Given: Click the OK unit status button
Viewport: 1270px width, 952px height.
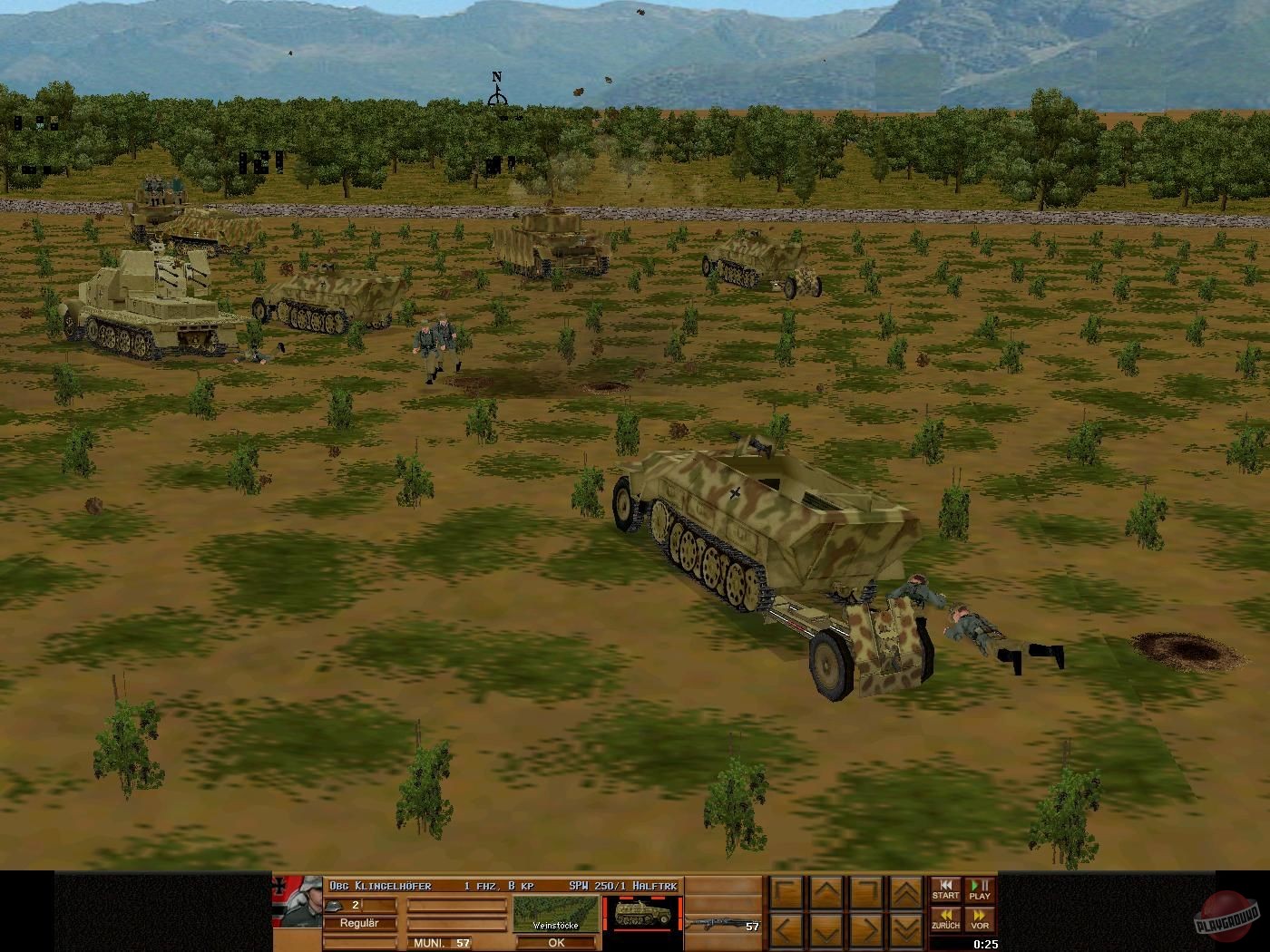Looking at the screenshot, I should (x=557, y=943).
